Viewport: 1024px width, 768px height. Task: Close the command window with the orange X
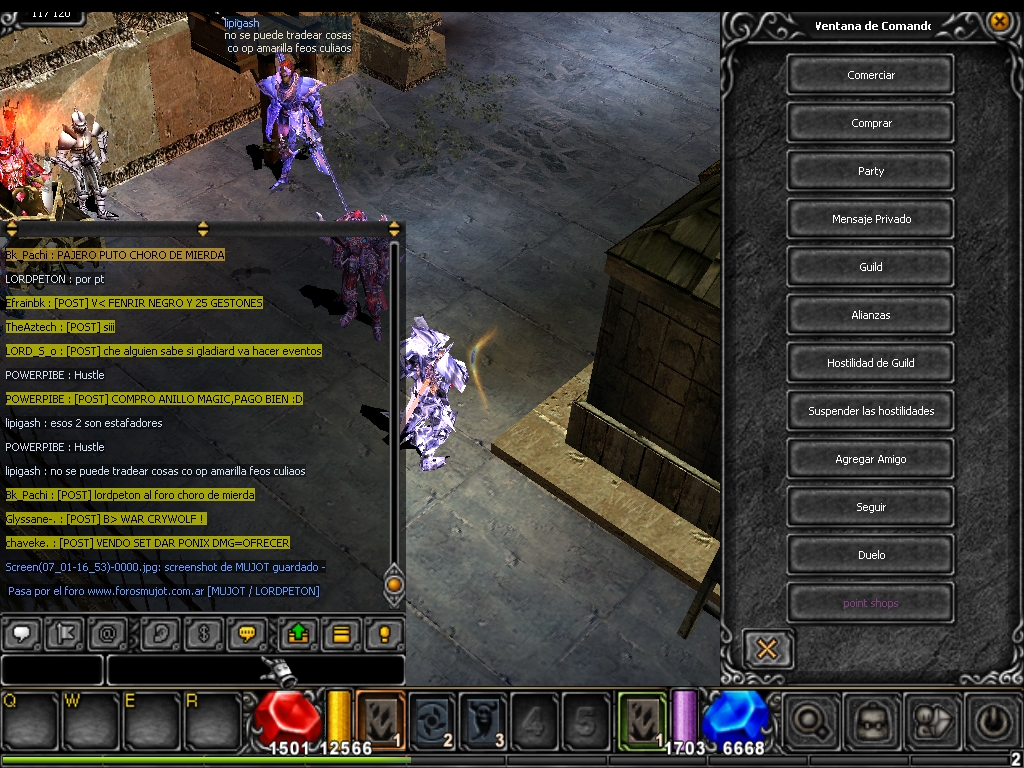(x=998, y=21)
